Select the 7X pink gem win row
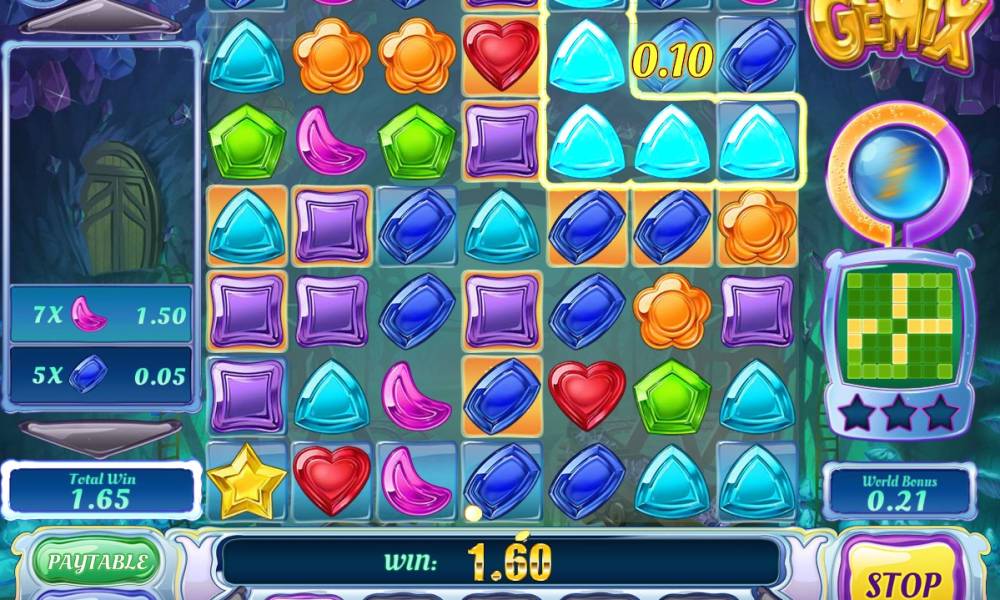1000x600 pixels. 100,315
